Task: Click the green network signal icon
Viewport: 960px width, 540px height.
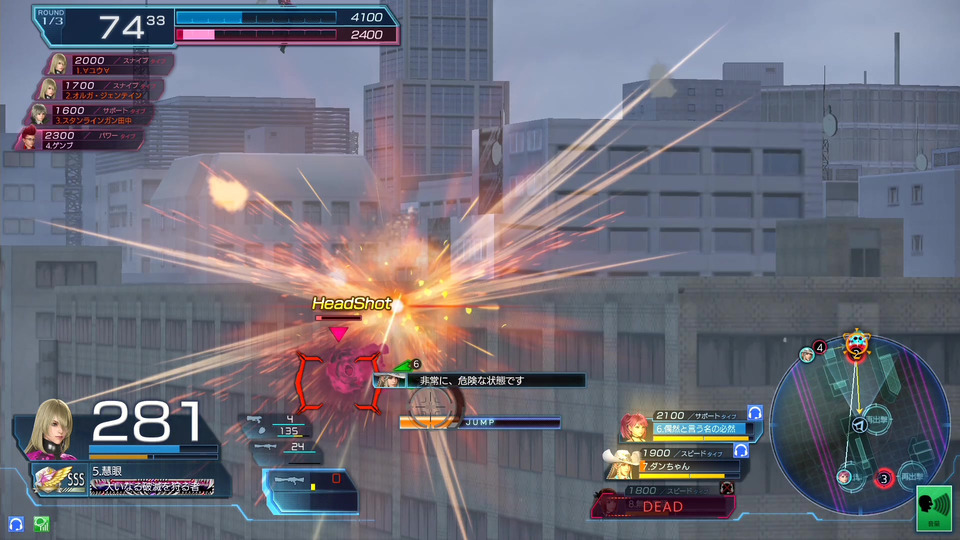Action: coord(41,523)
